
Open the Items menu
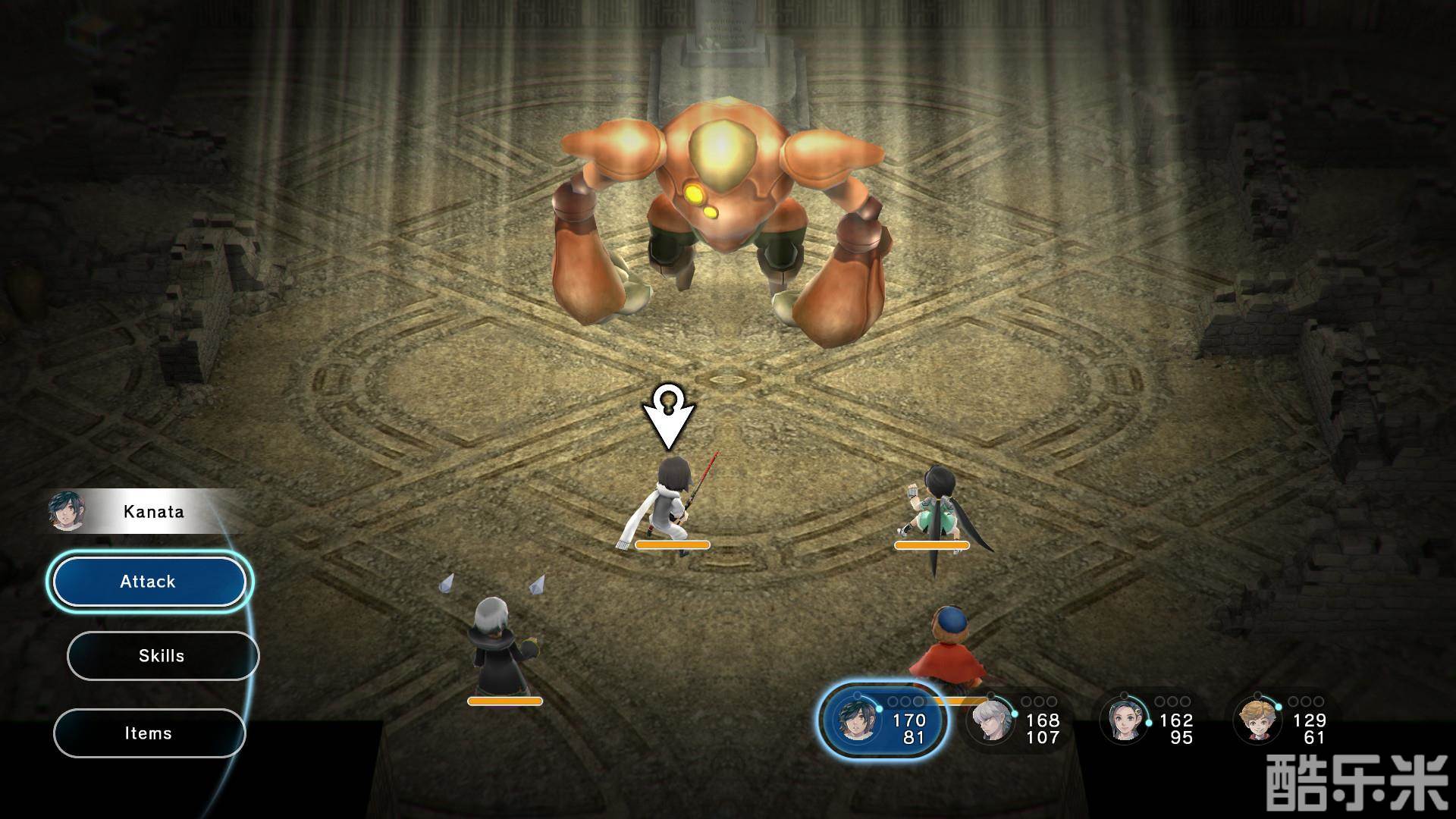pyautogui.click(x=149, y=733)
